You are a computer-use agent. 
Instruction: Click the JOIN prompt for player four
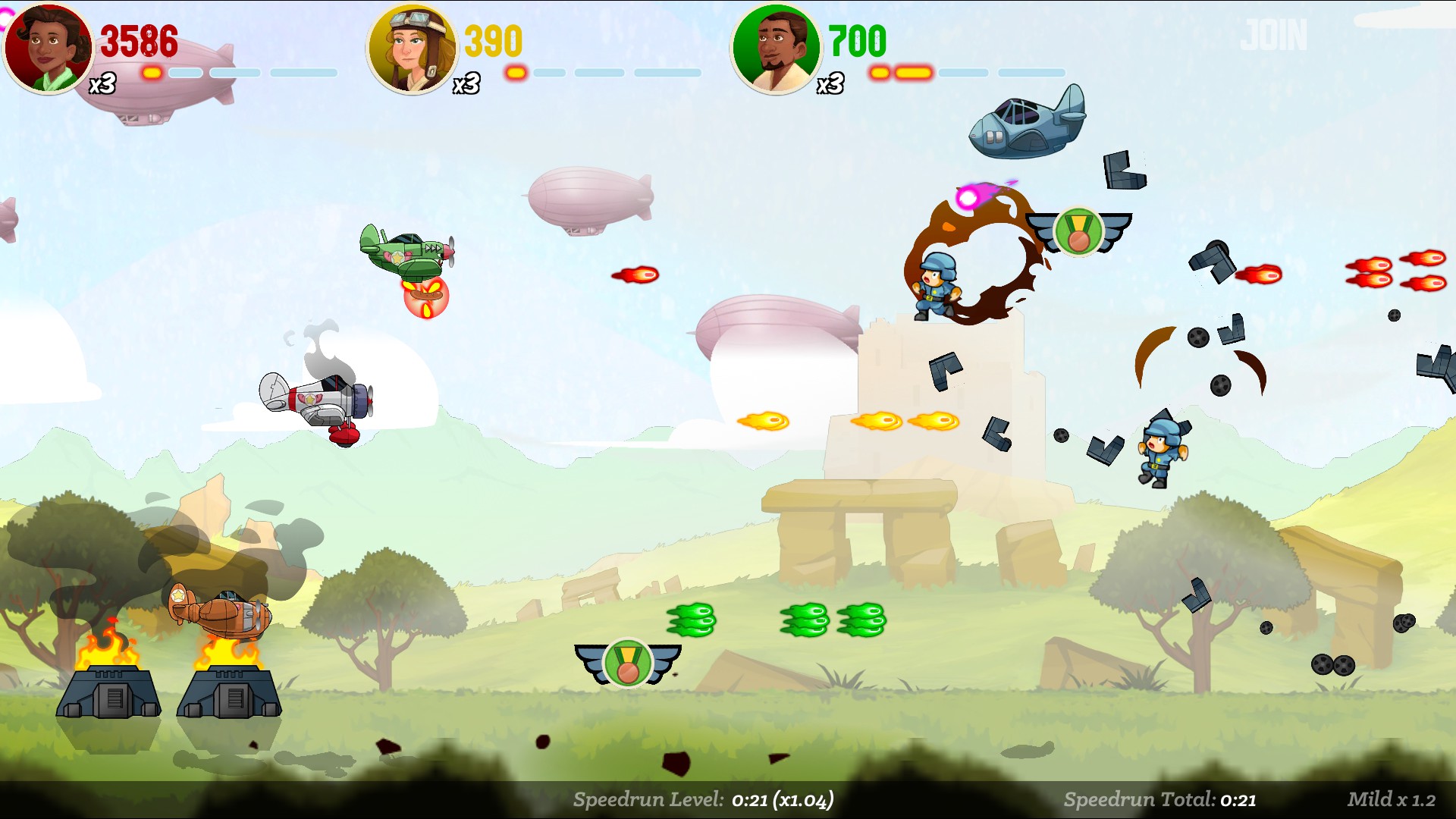pyautogui.click(x=1273, y=36)
